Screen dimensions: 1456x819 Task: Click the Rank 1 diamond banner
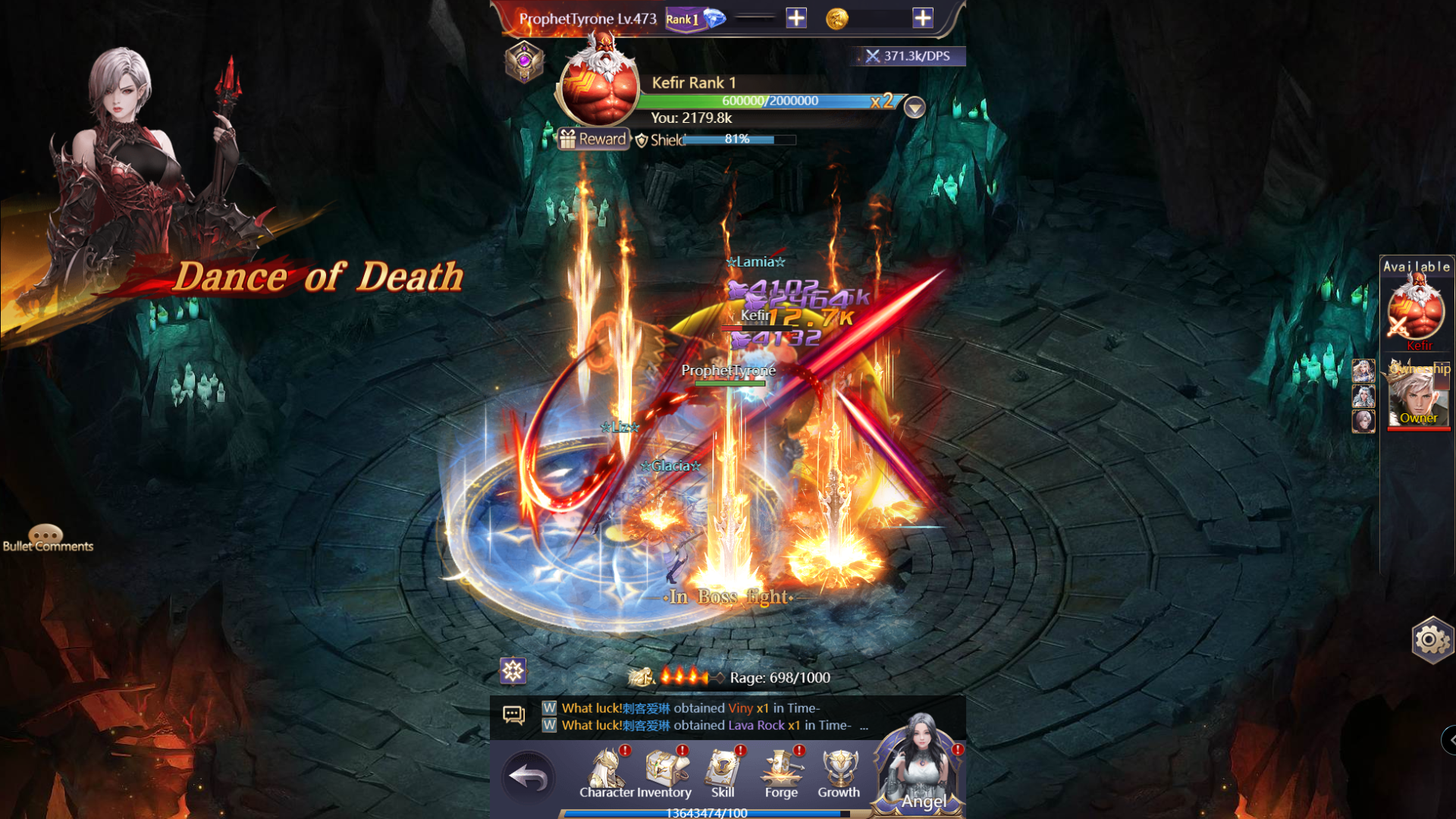pyautogui.click(x=683, y=17)
